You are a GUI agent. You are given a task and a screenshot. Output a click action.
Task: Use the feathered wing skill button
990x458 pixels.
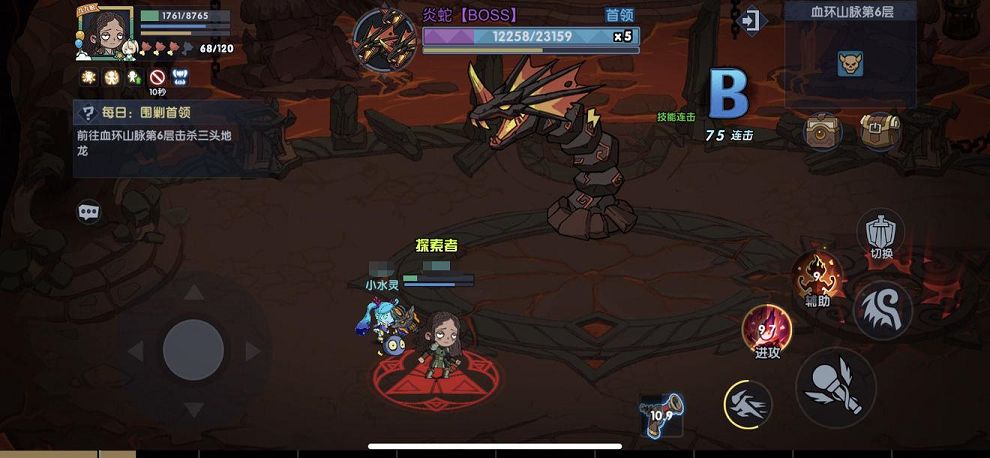pos(882,309)
